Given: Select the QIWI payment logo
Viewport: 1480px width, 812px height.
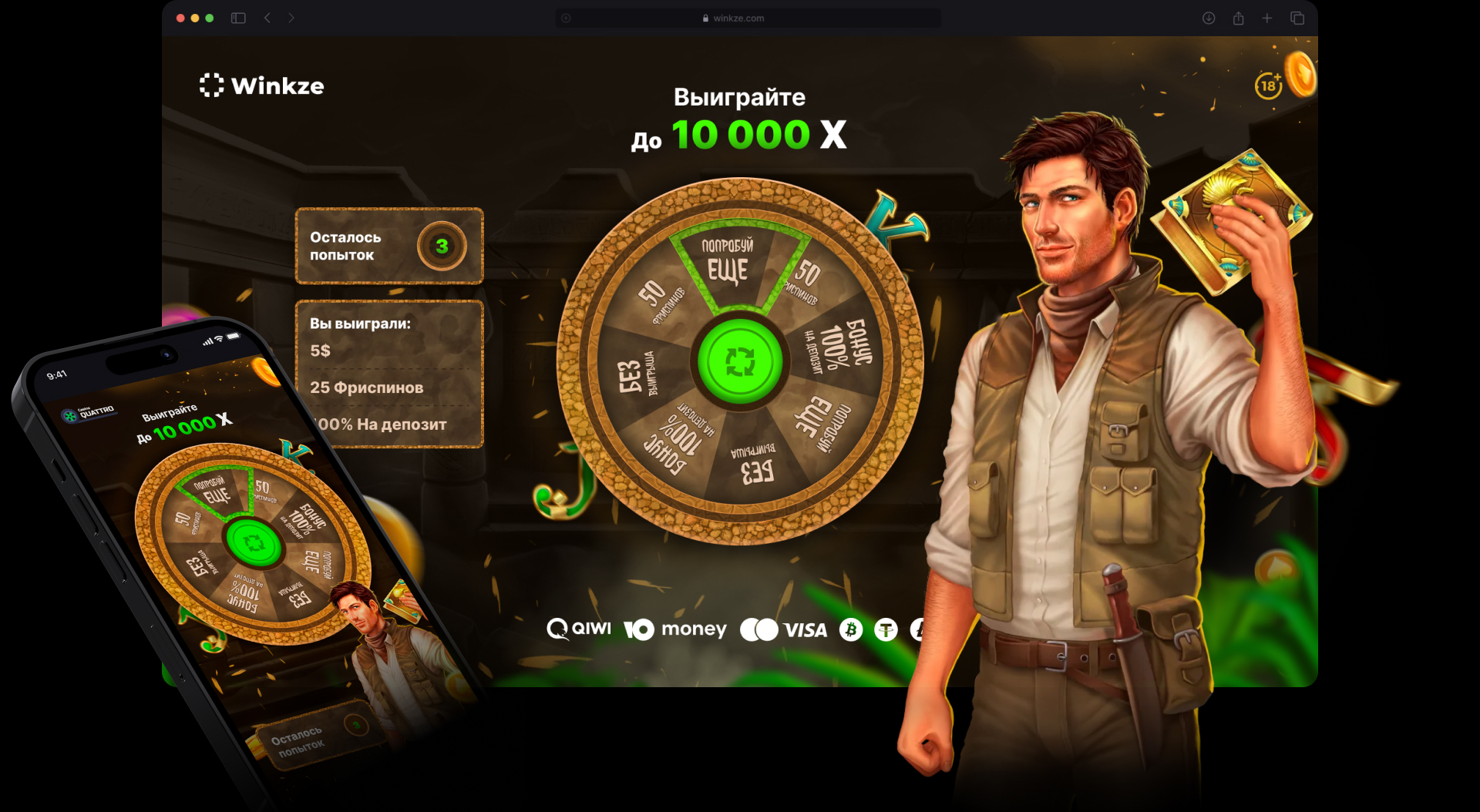Looking at the screenshot, I should [579, 629].
